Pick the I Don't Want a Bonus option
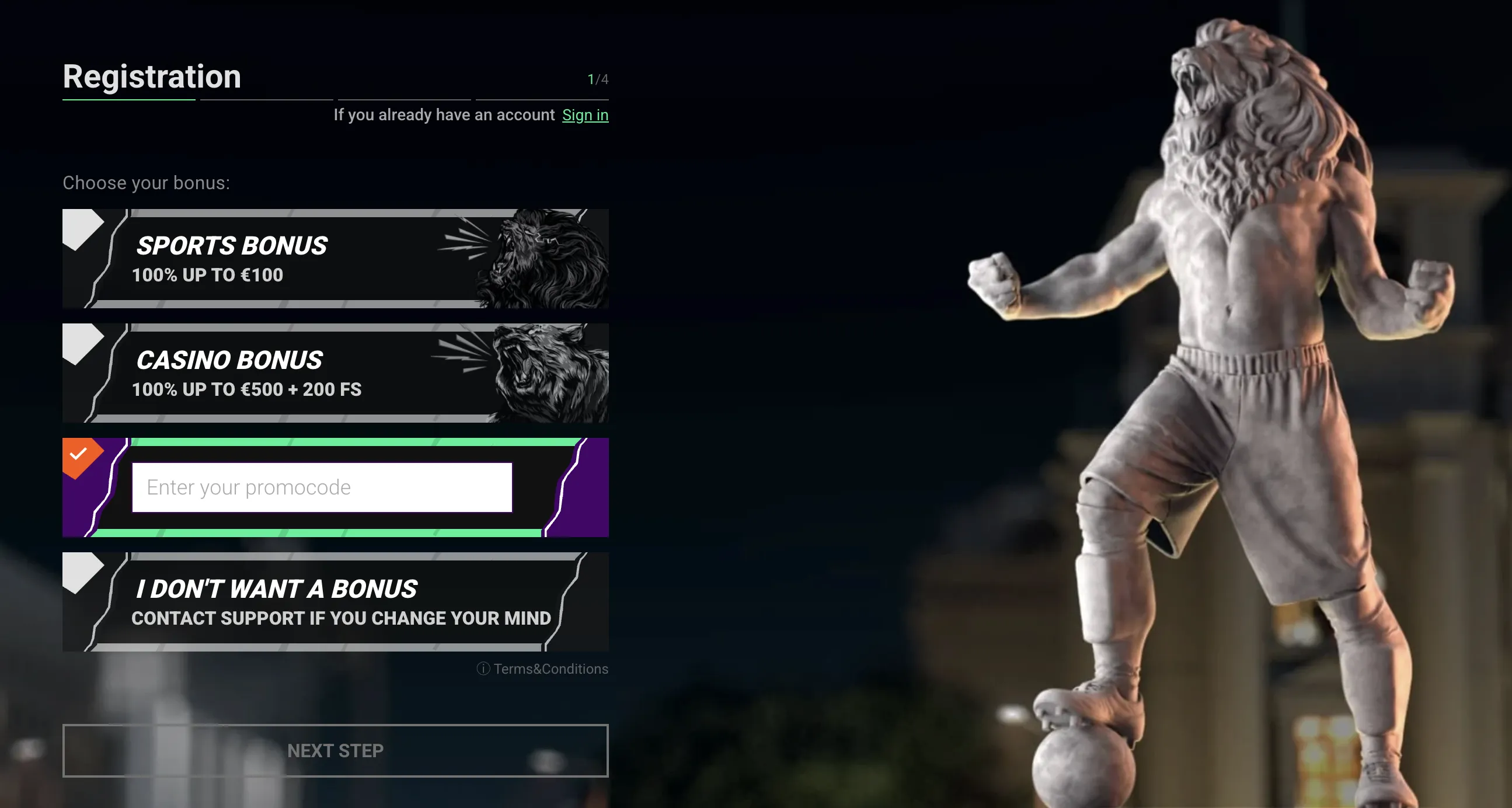The width and height of the screenshot is (1512, 808). point(335,602)
